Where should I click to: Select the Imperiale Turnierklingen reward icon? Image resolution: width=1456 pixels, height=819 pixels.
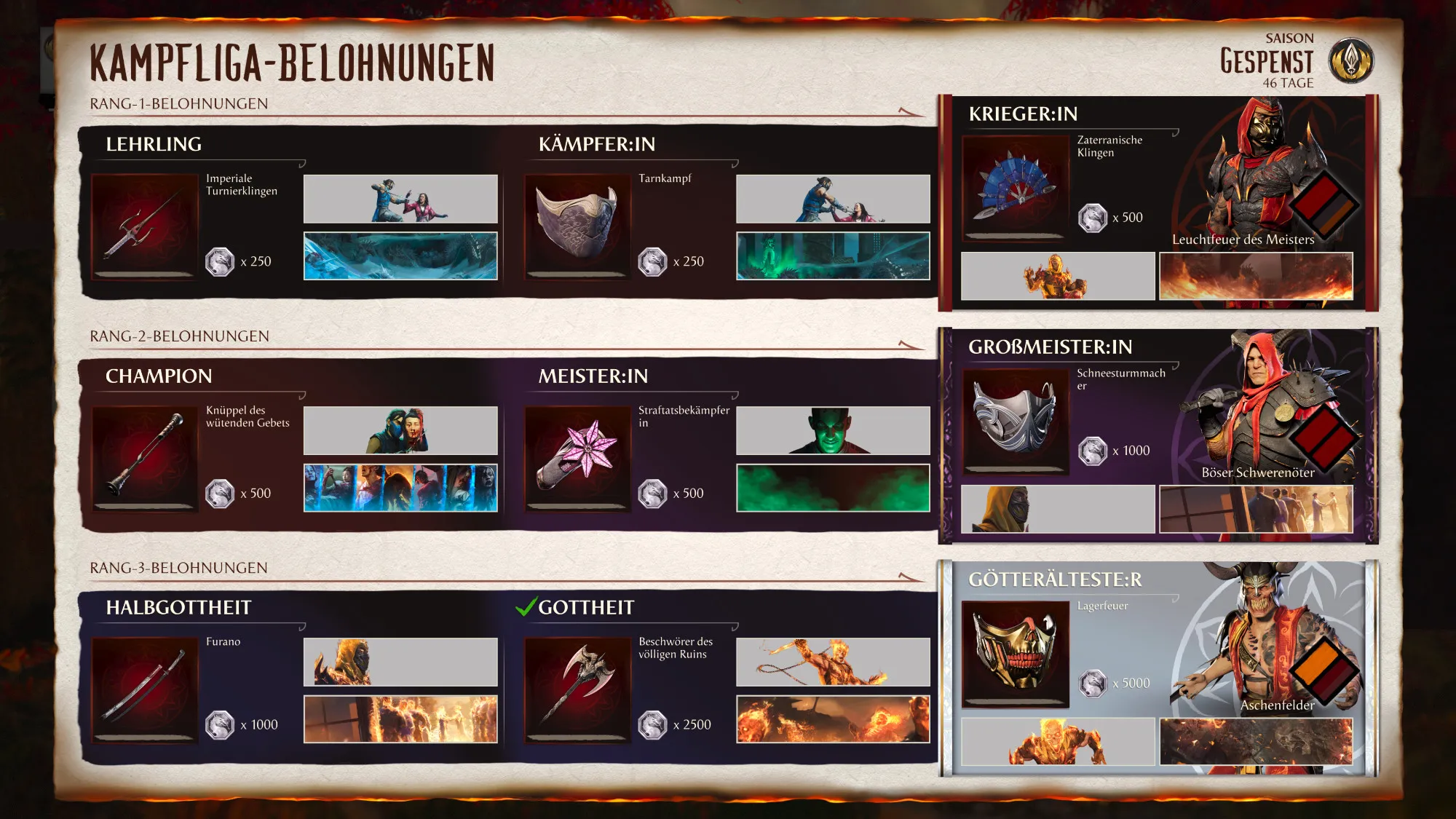pos(144,226)
